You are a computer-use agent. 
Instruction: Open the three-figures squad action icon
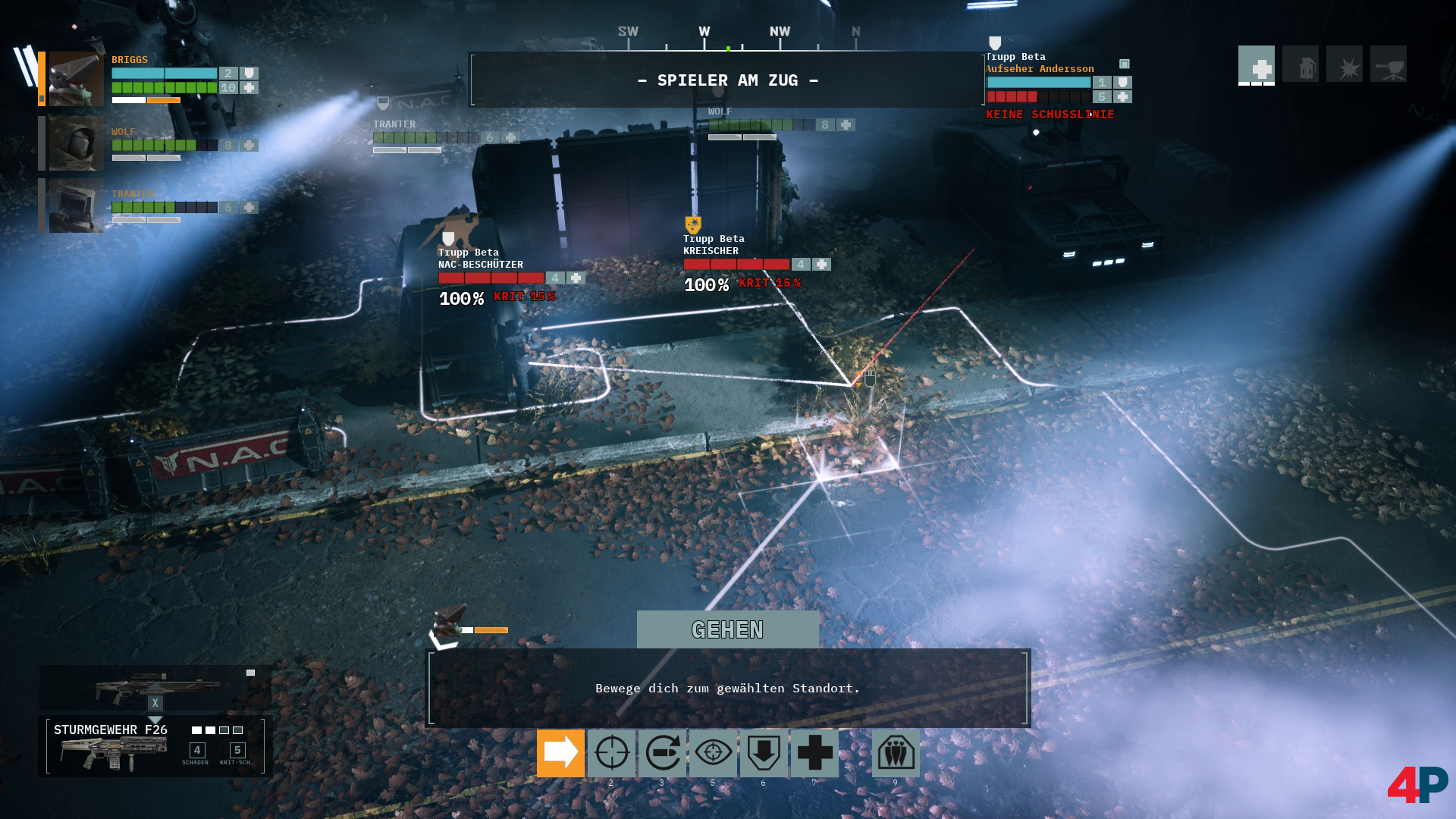coord(896,753)
